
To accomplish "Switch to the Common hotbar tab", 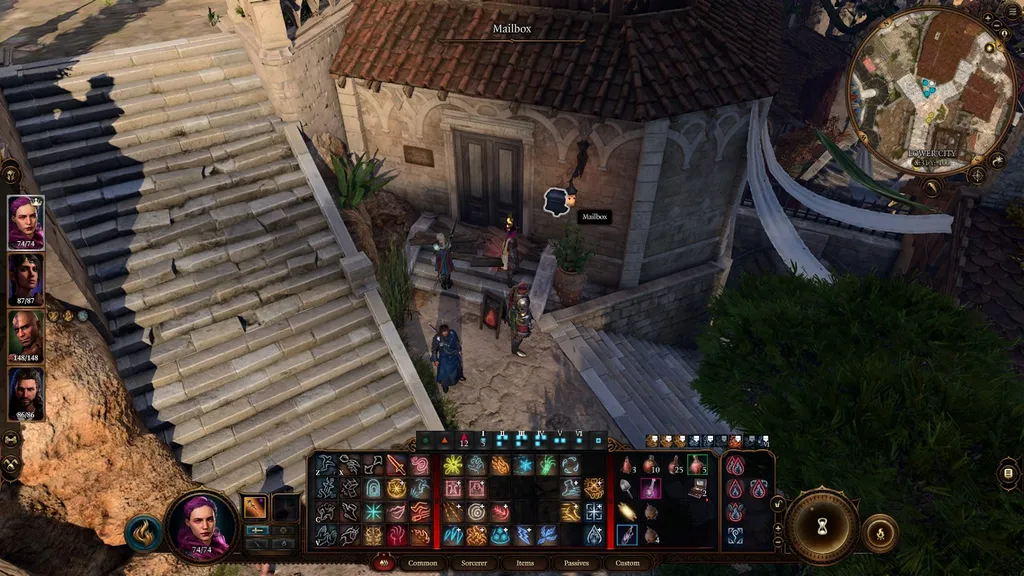I will [x=423, y=563].
